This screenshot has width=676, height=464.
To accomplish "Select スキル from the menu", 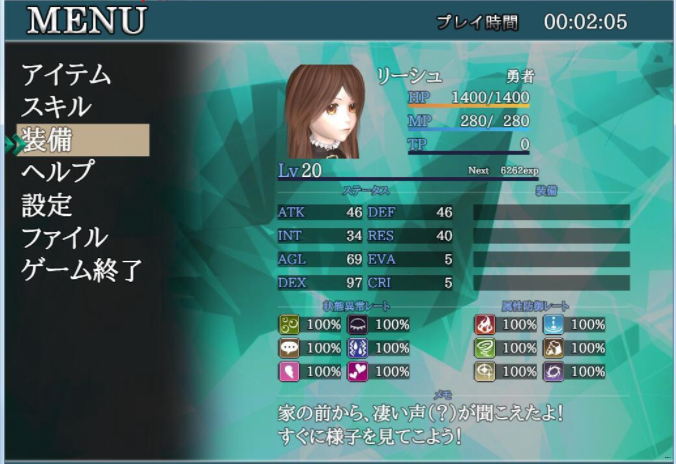I will tap(57, 107).
